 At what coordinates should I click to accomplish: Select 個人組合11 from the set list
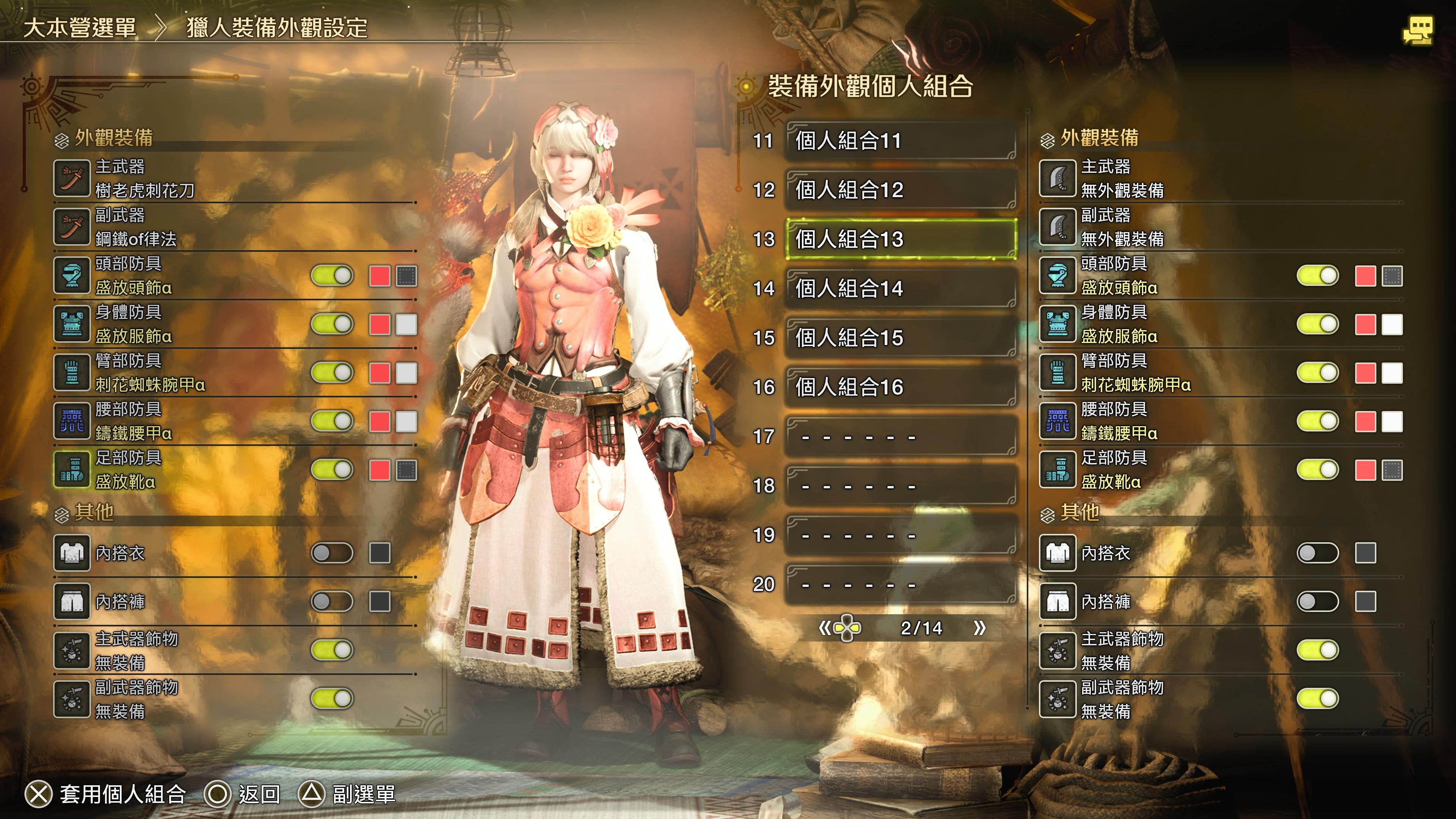pos(901,141)
